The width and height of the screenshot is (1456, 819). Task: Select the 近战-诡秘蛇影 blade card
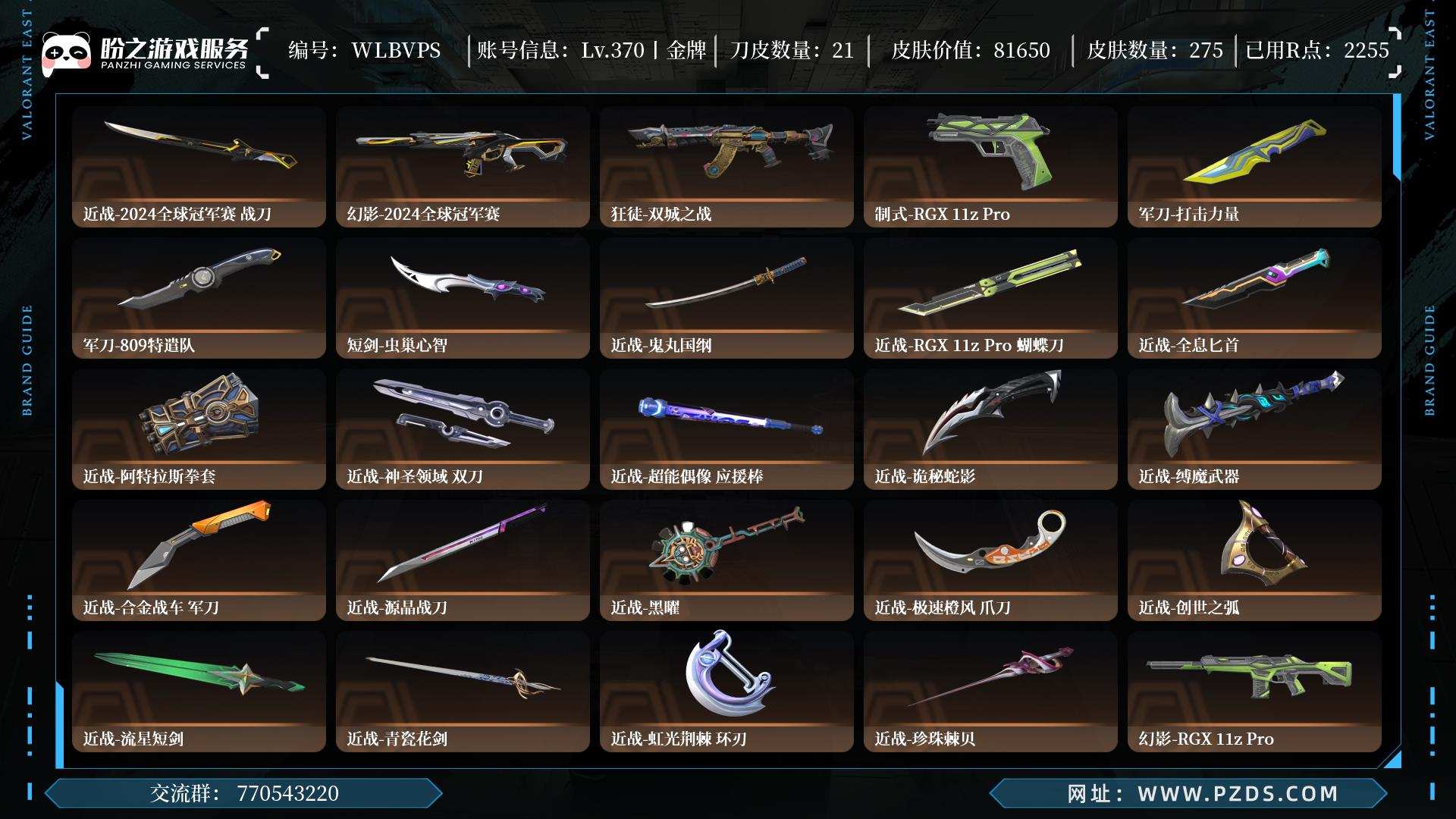990,428
